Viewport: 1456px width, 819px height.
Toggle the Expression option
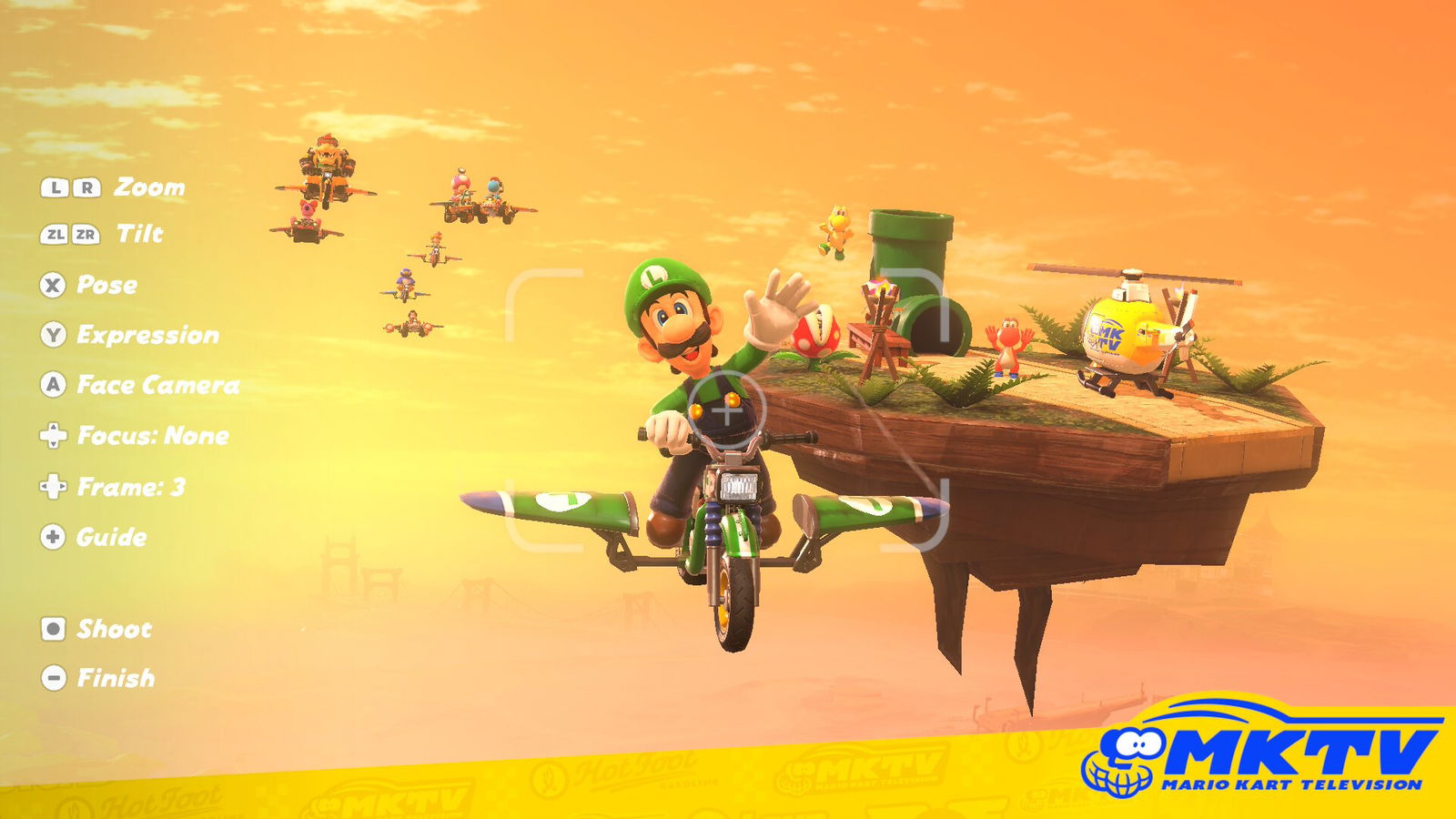148,335
